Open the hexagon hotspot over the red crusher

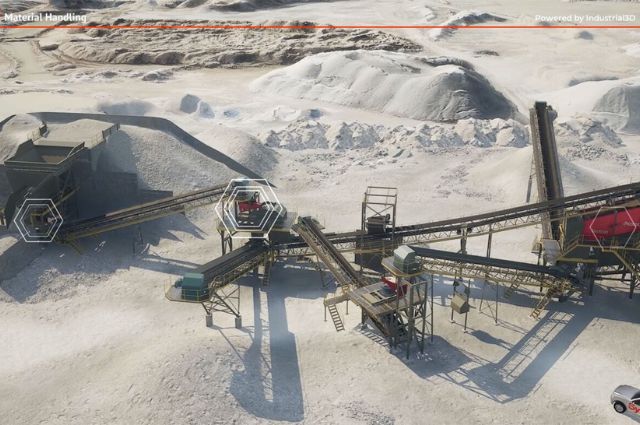[247, 208]
